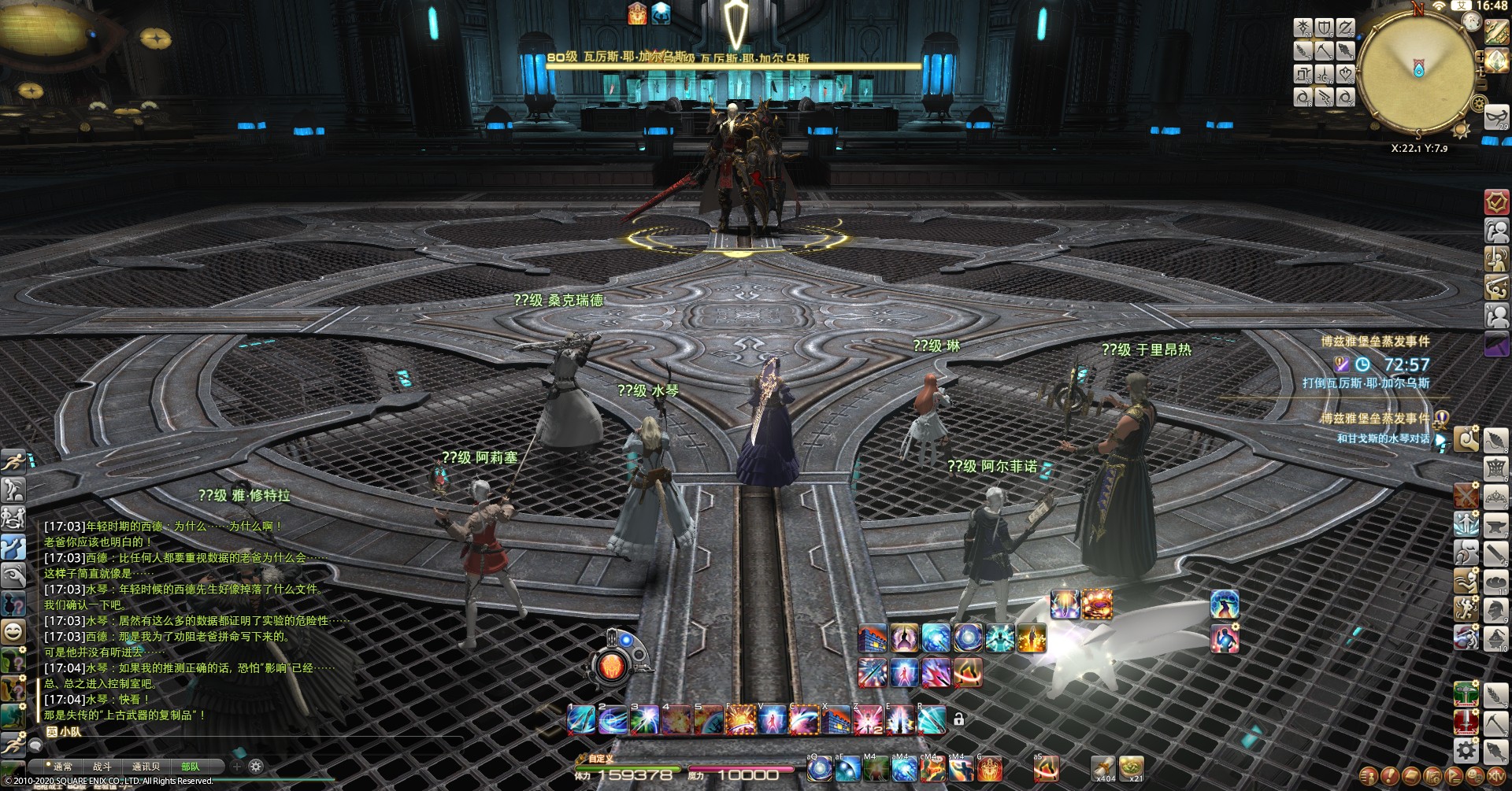Viewport: 1512px width, 791px height.
Task: Switch to the 战斗 chat tab
Action: click(102, 766)
